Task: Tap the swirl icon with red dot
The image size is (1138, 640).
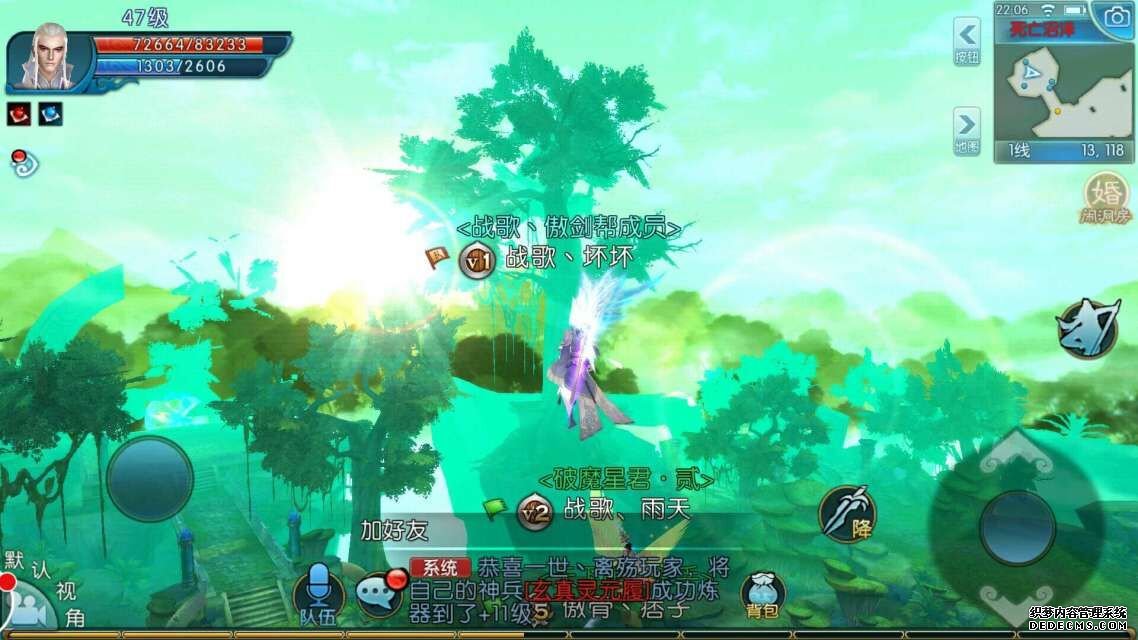Action: (x=23, y=163)
